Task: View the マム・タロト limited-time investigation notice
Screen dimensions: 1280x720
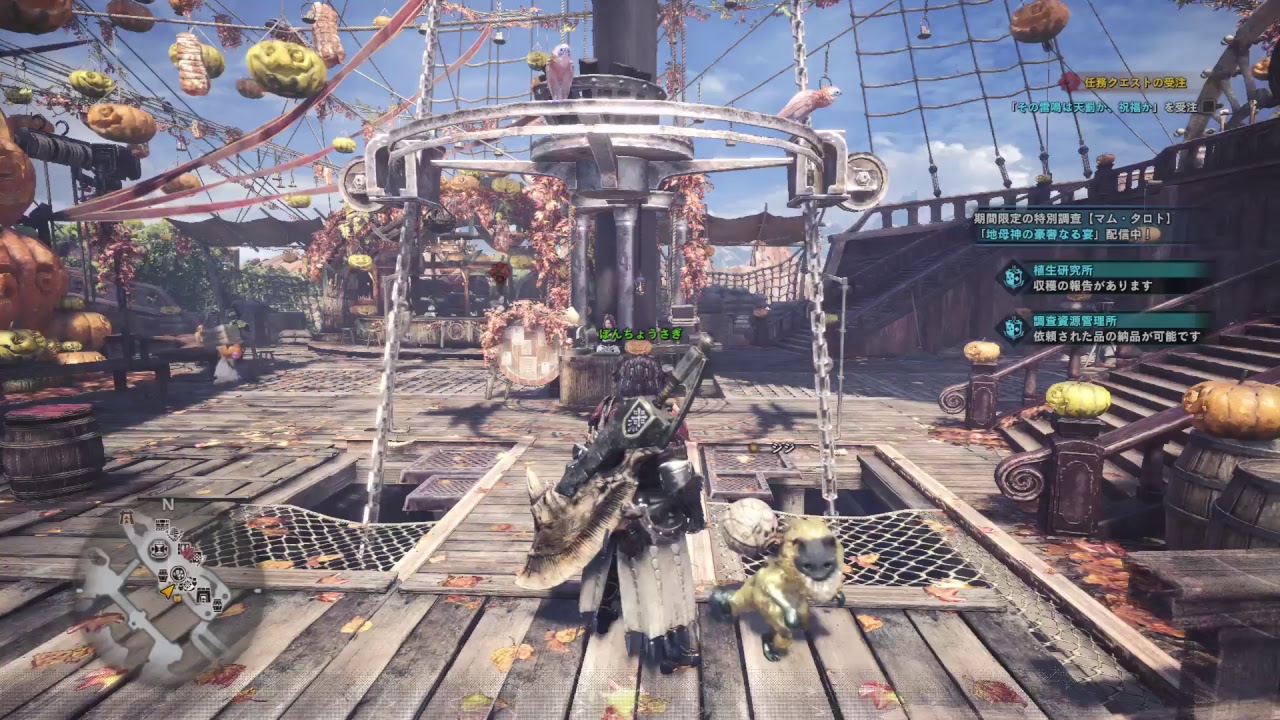Action: 1075,225
